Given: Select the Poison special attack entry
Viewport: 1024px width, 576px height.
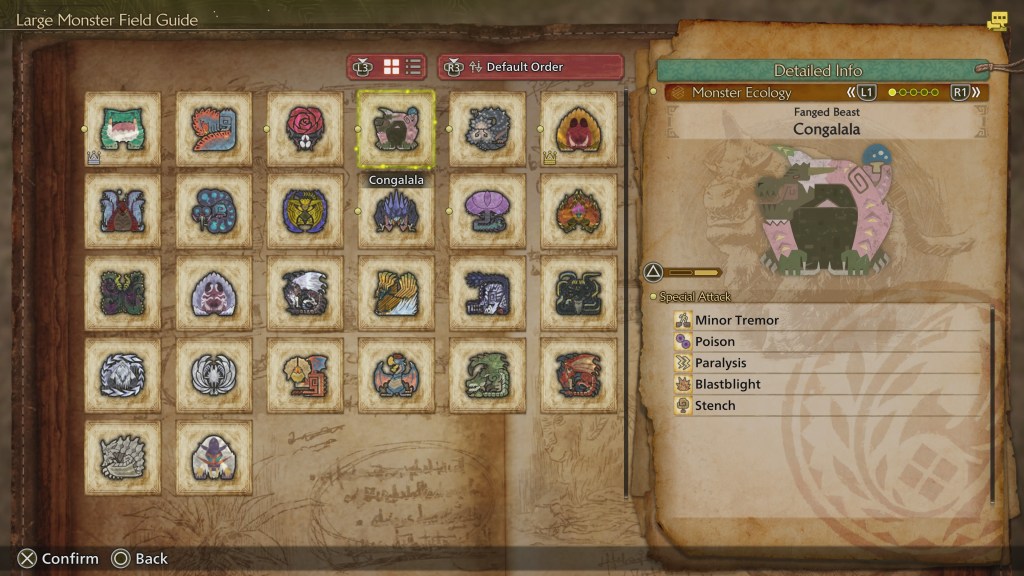Looking at the screenshot, I should coord(830,342).
